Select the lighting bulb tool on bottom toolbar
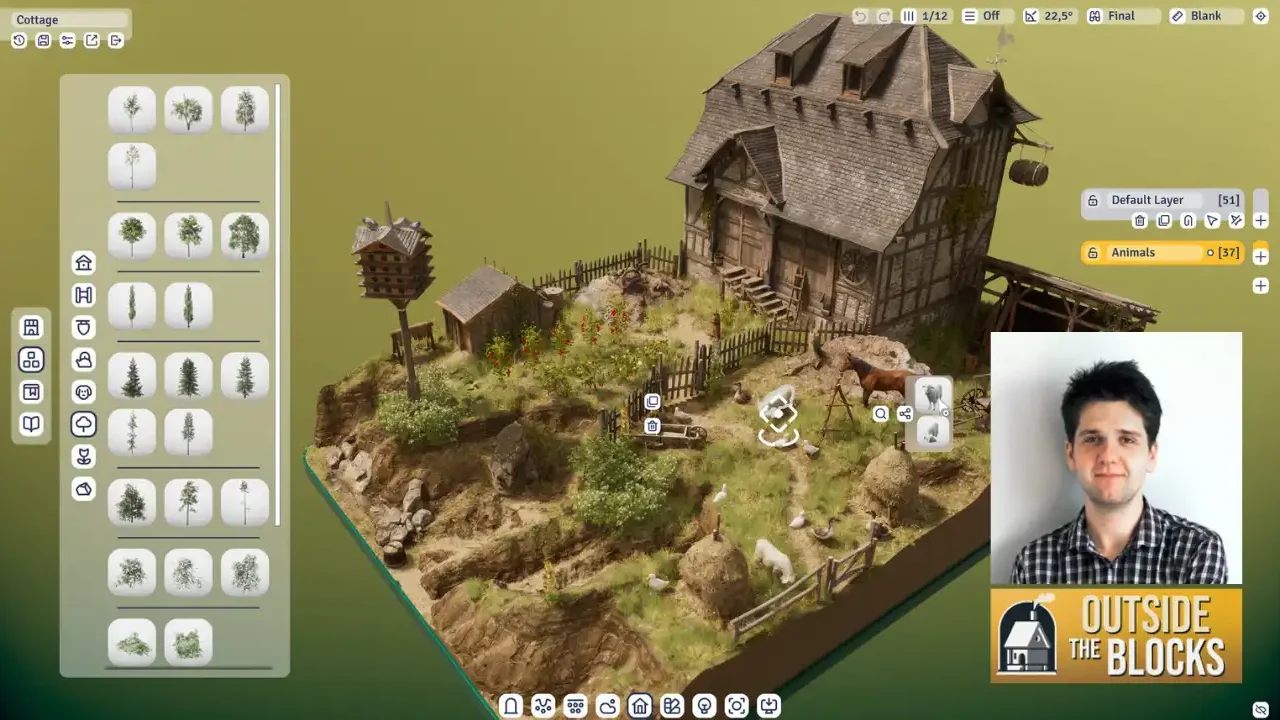This screenshot has width=1280, height=720. point(705,705)
